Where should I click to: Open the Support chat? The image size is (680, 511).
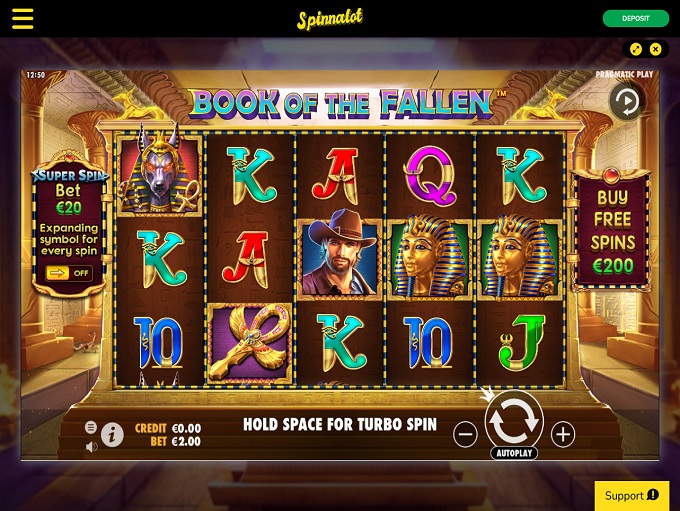(x=631, y=495)
